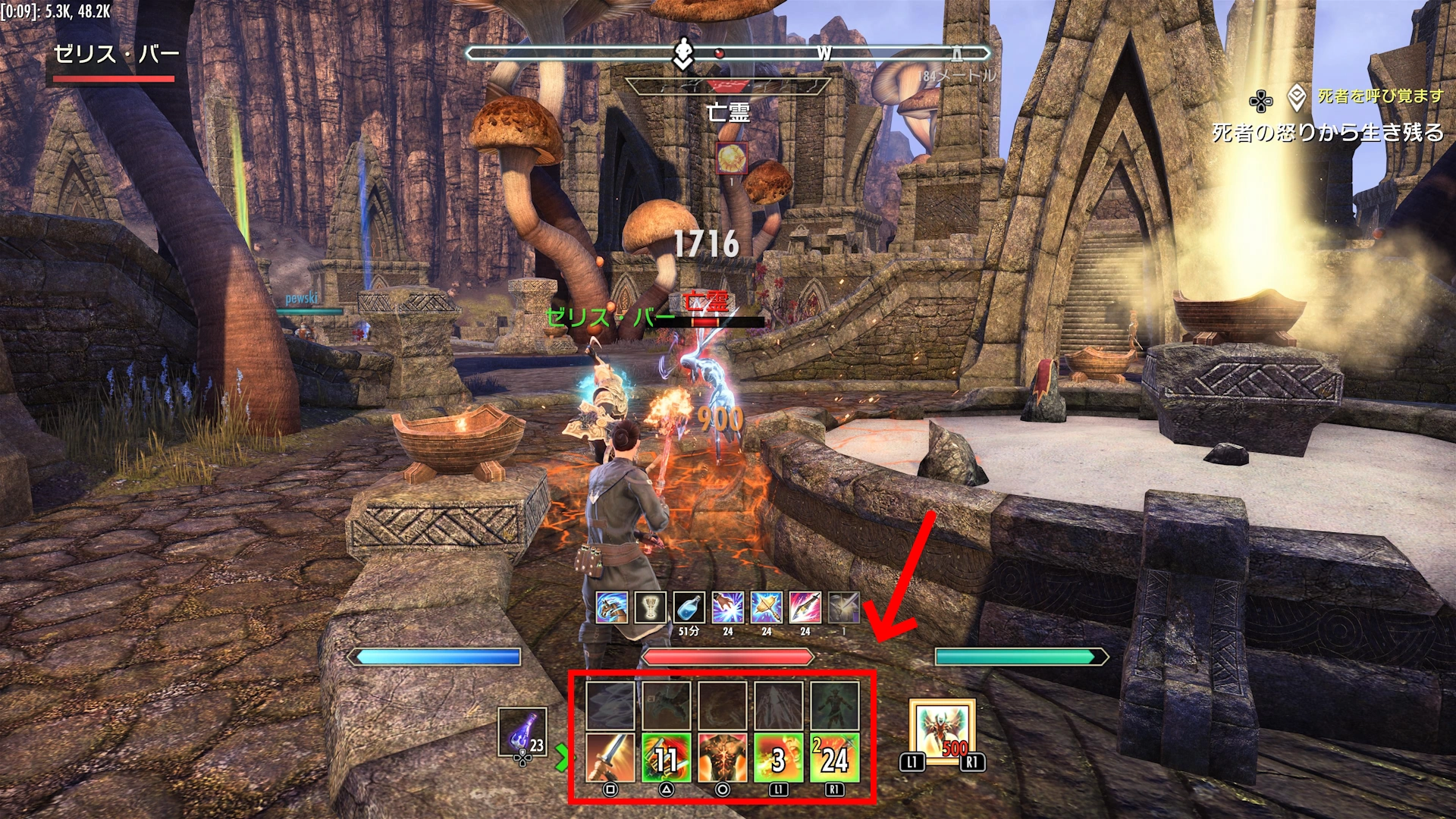
Task: Activate the molten torso armor ability
Action: pos(723,758)
